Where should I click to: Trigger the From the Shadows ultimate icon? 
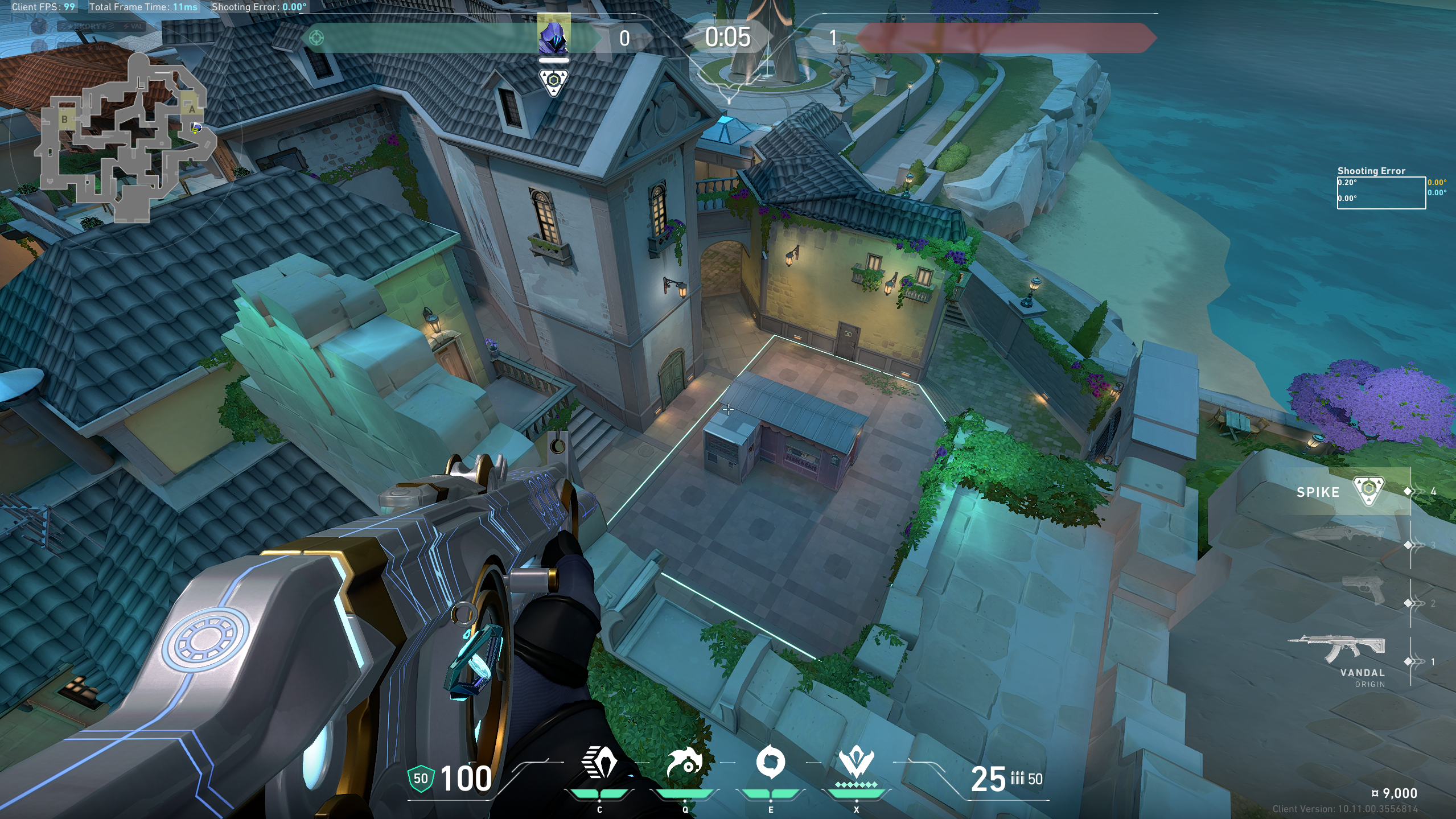855,763
